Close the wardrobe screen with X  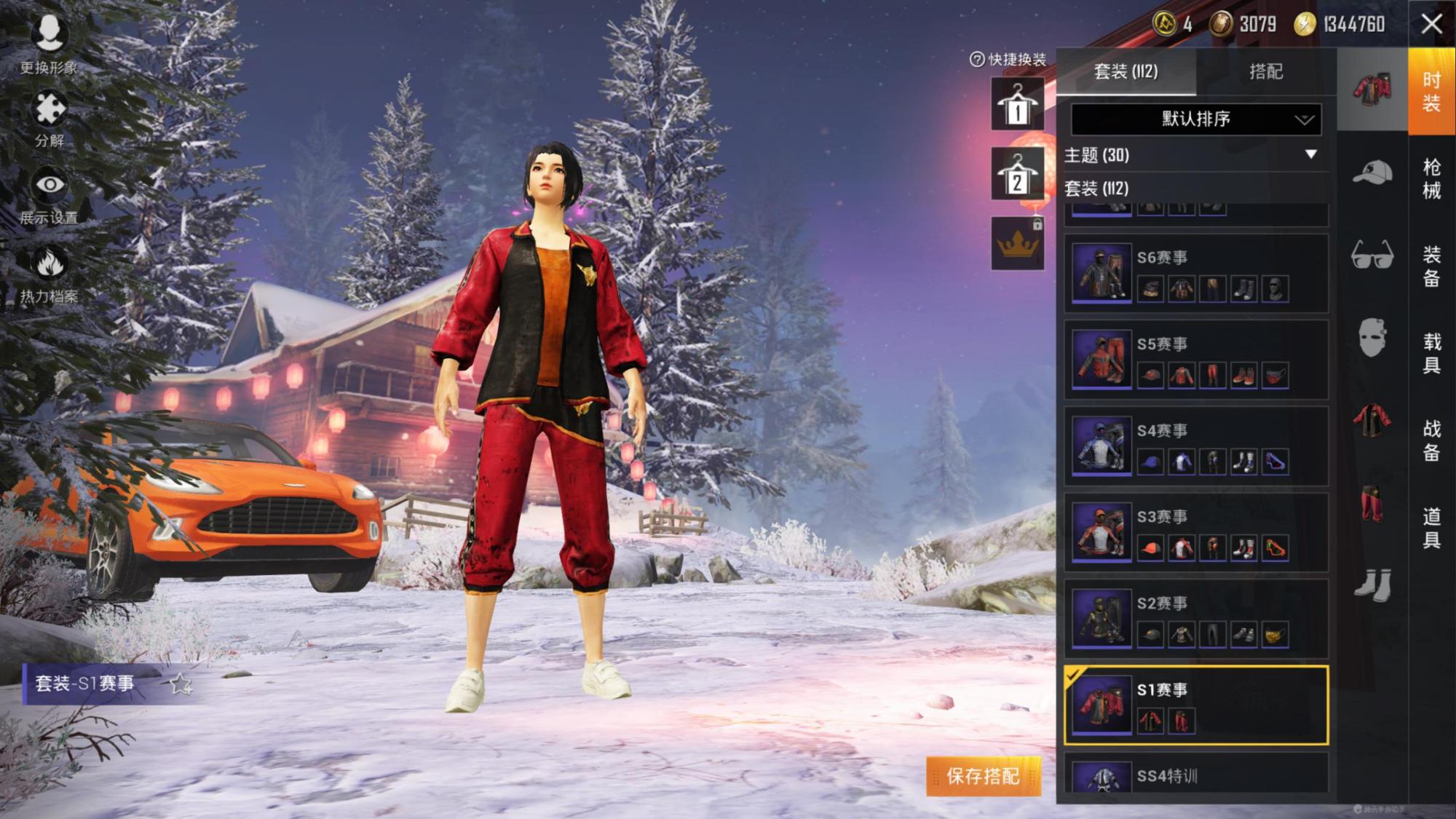coord(1431,24)
